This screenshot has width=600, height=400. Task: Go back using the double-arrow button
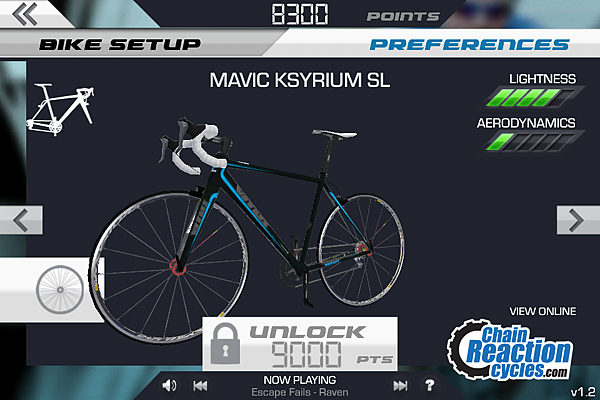click(x=26, y=14)
